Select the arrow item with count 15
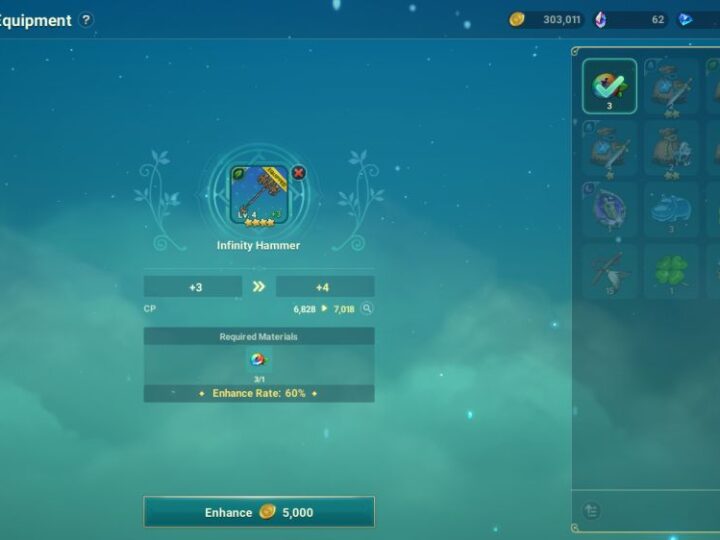720x540 pixels. tap(610, 271)
